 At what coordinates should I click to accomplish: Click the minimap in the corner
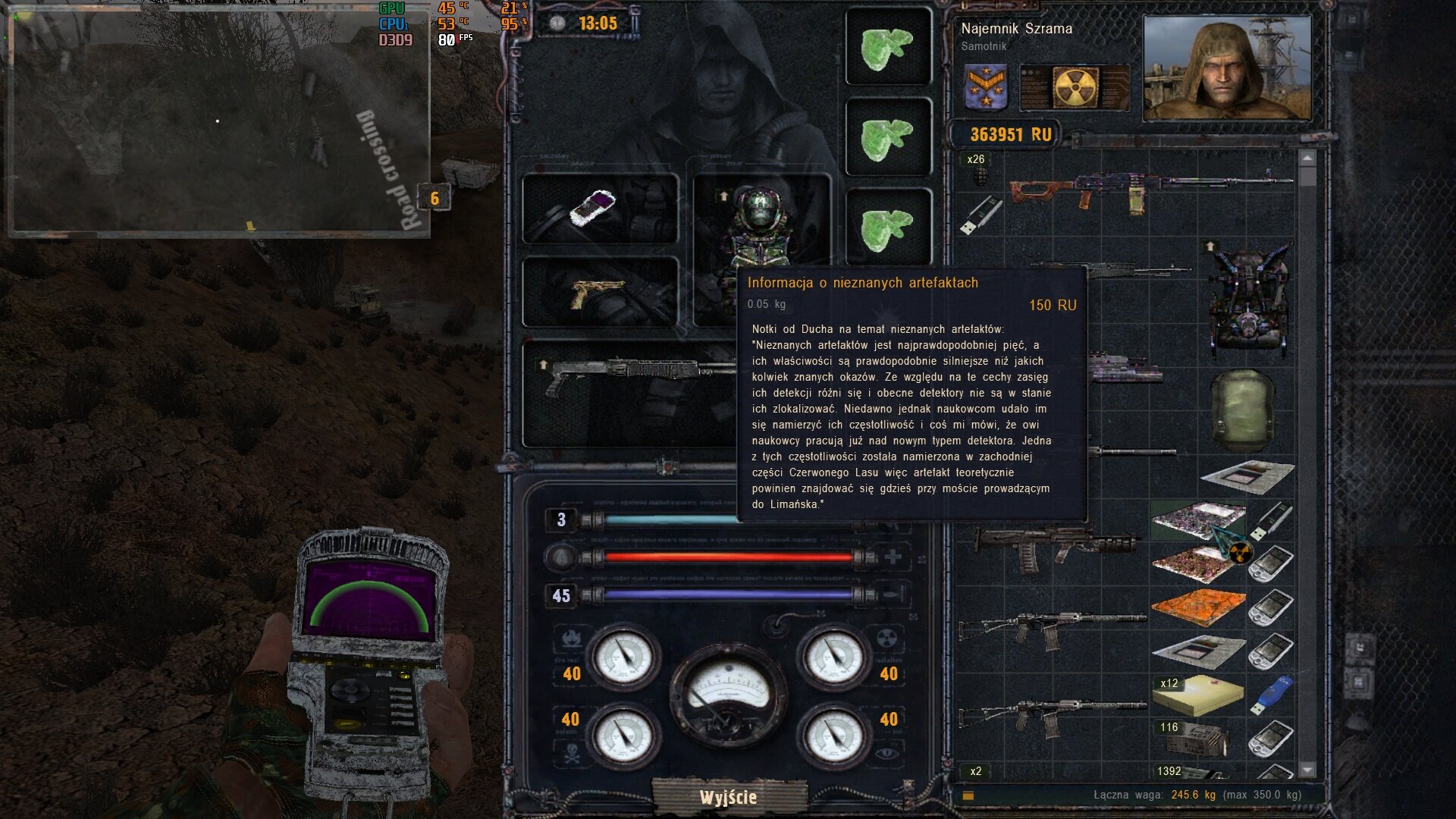pyautogui.click(x=218, y=121)
